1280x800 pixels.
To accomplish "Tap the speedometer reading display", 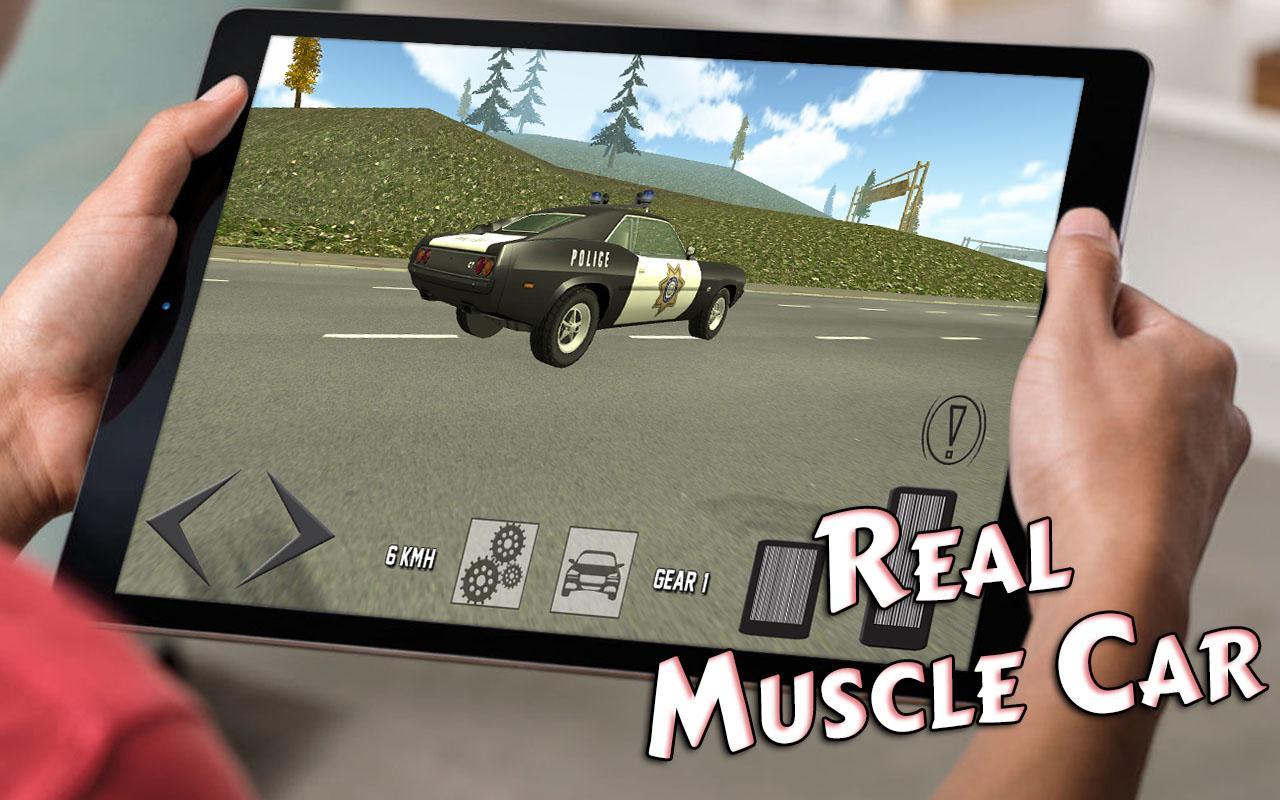I will [408, 555].
